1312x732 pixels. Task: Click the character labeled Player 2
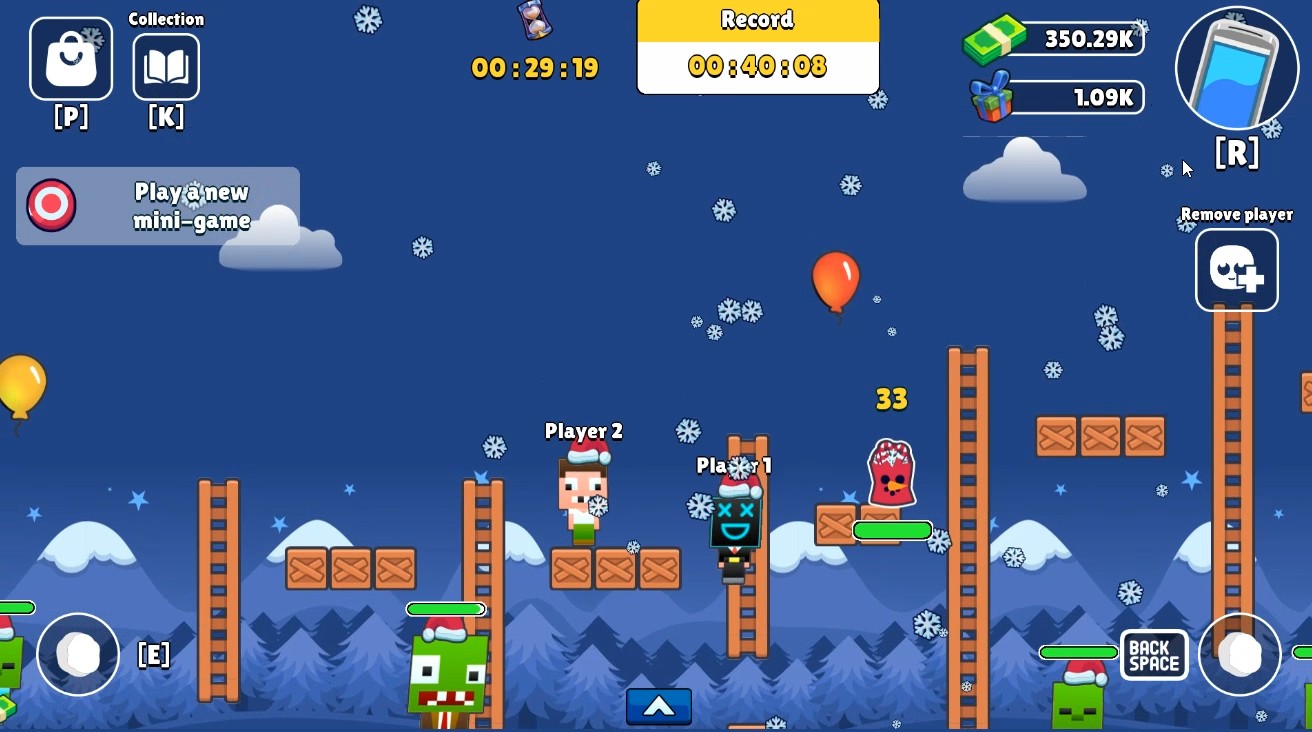(583, 500)
